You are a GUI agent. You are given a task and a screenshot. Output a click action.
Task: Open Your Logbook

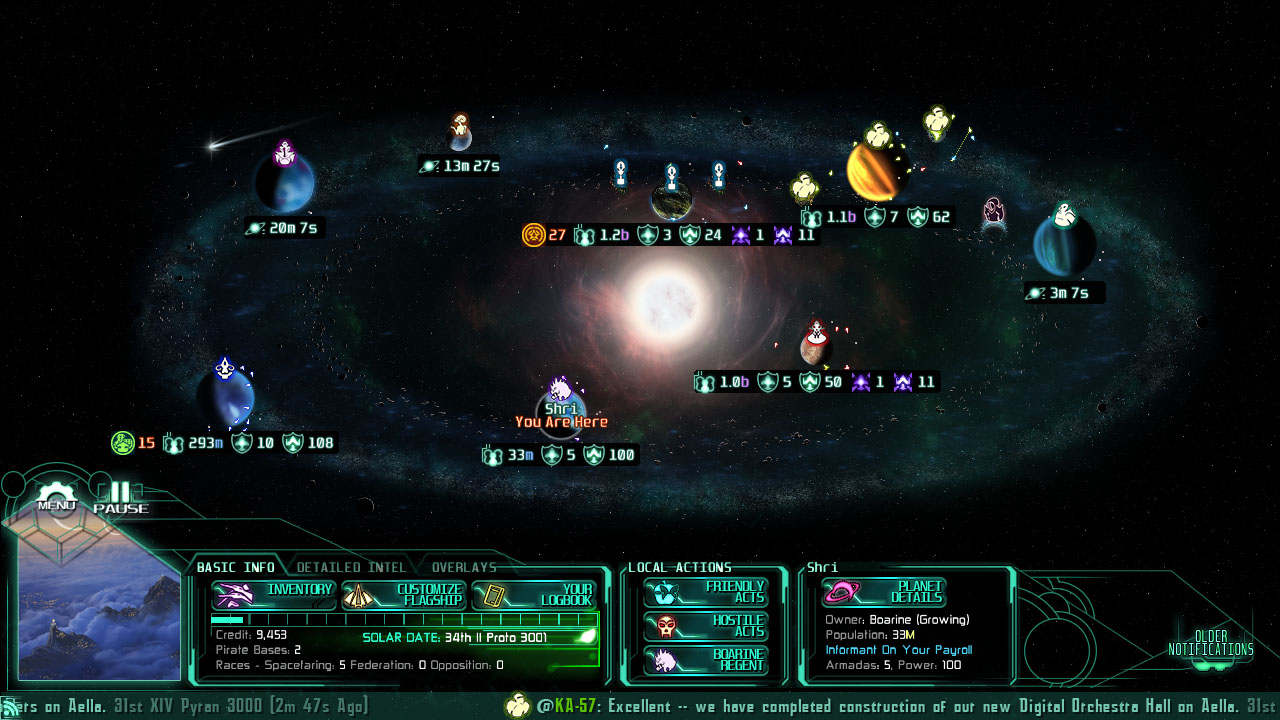click(534, 594)
